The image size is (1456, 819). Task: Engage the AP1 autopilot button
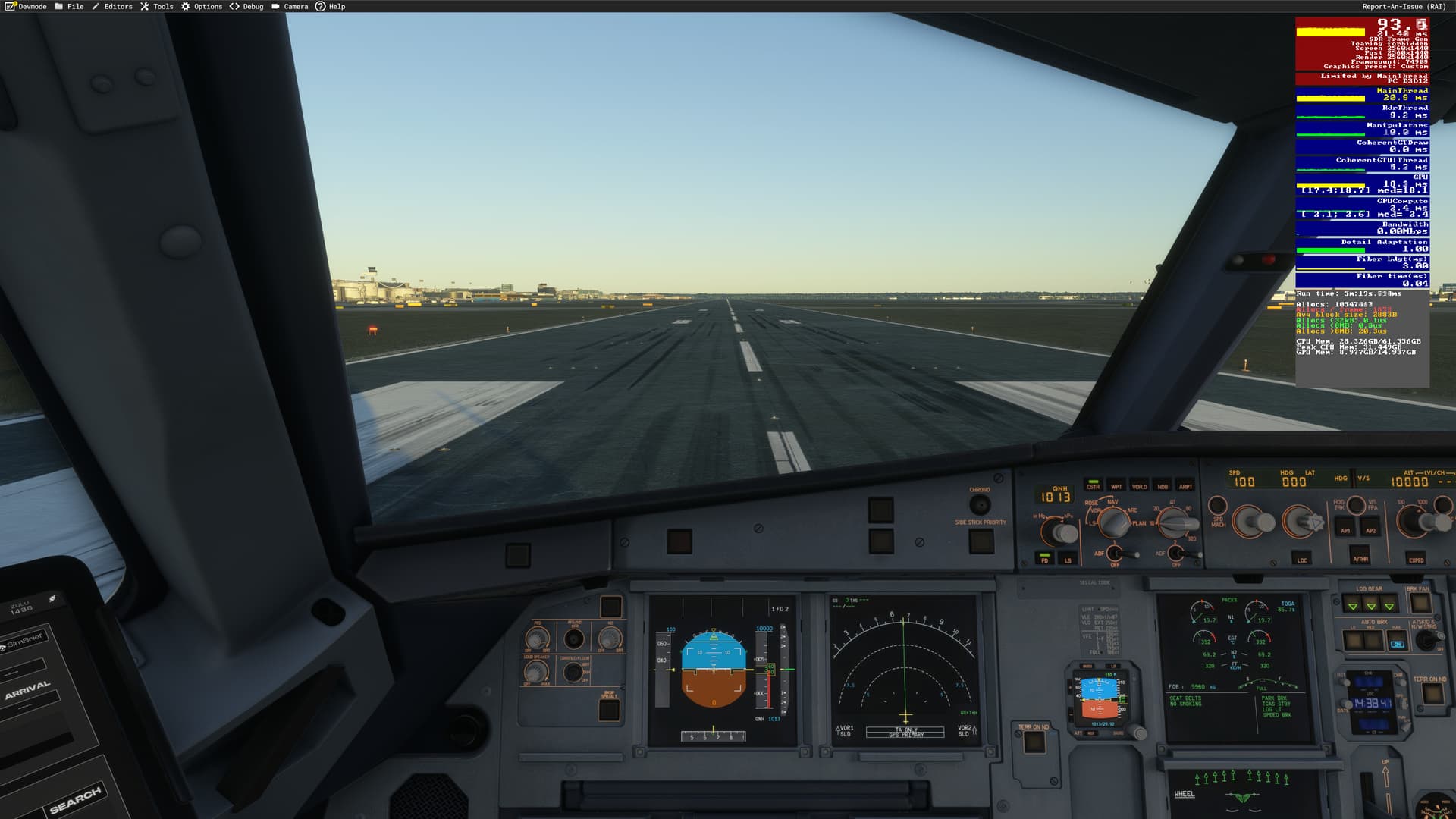[x=1345, y=530]
